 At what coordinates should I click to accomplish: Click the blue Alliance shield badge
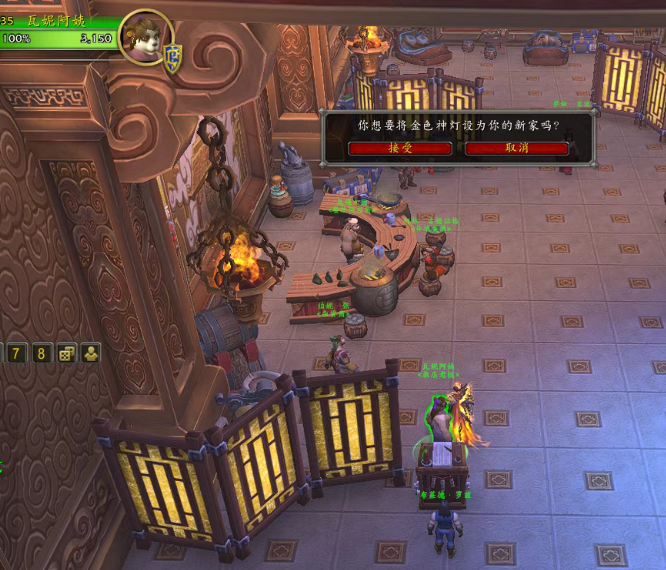pyautogui.click(x=172, y=54)
